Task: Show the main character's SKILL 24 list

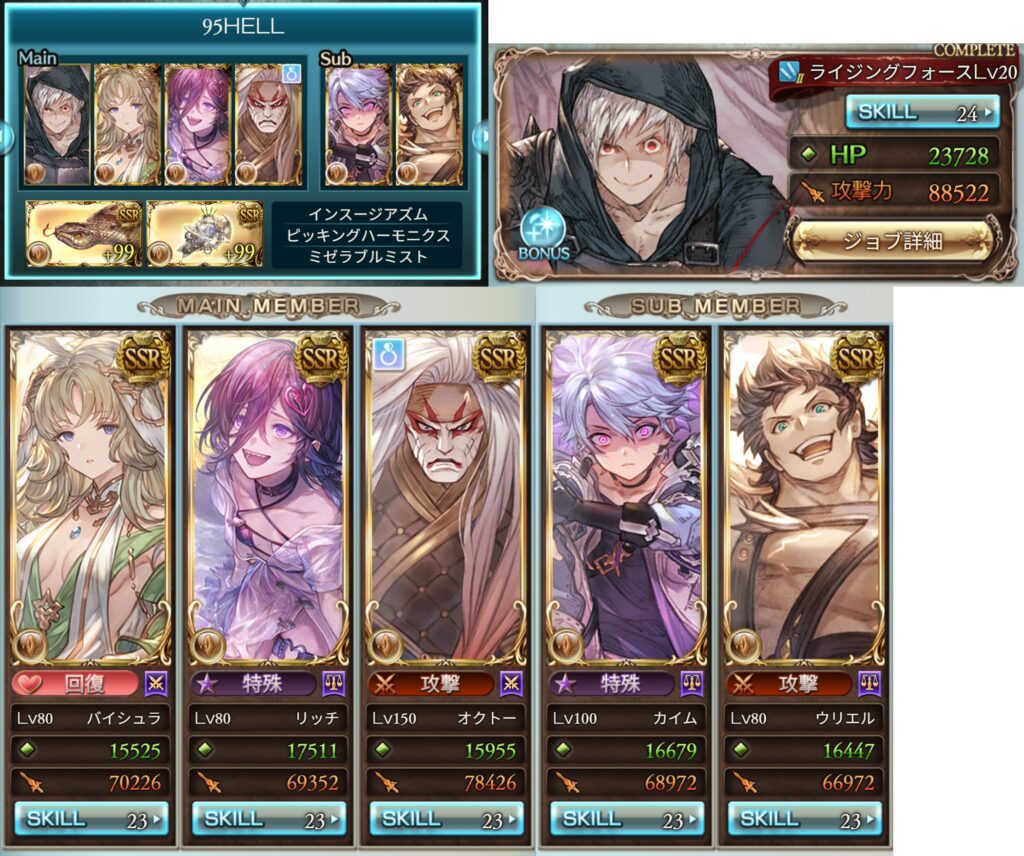Action: (921, 113)
